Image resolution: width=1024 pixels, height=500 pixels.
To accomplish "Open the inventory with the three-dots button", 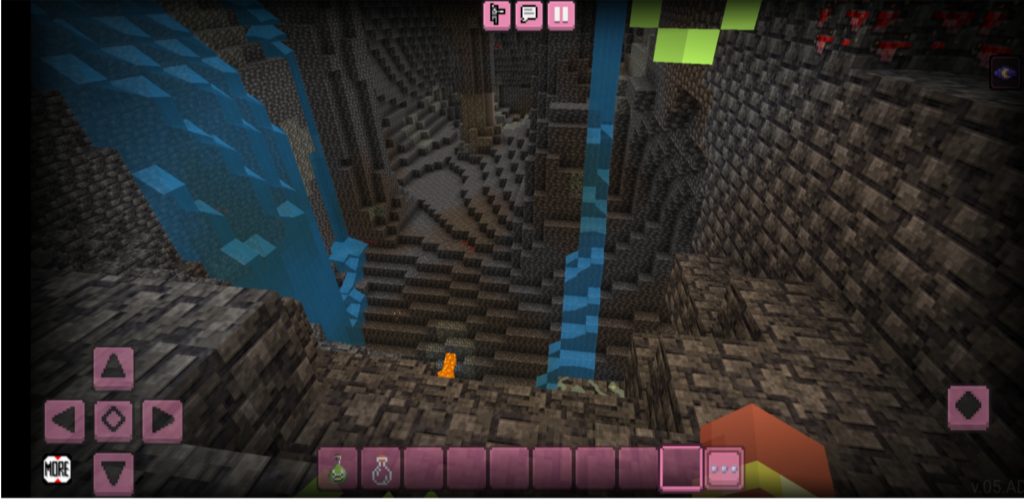I will tap(724, 467).
